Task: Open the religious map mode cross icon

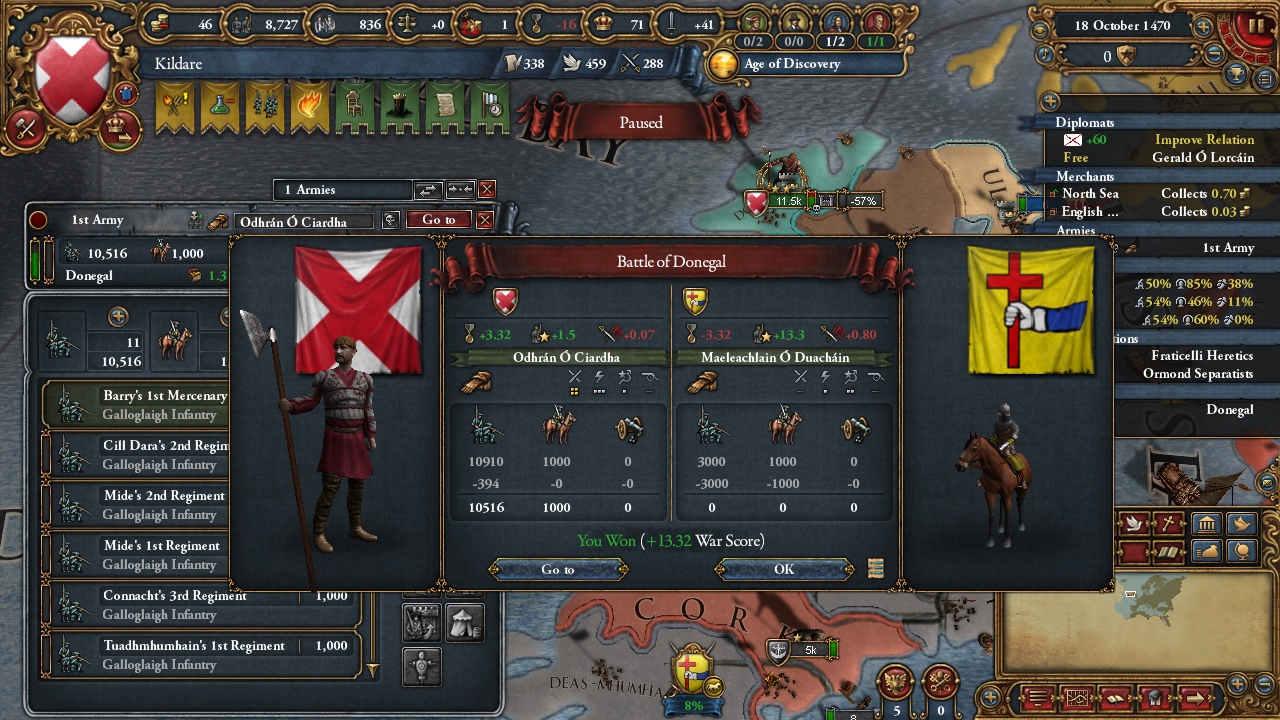Action: pos(1168,524)
